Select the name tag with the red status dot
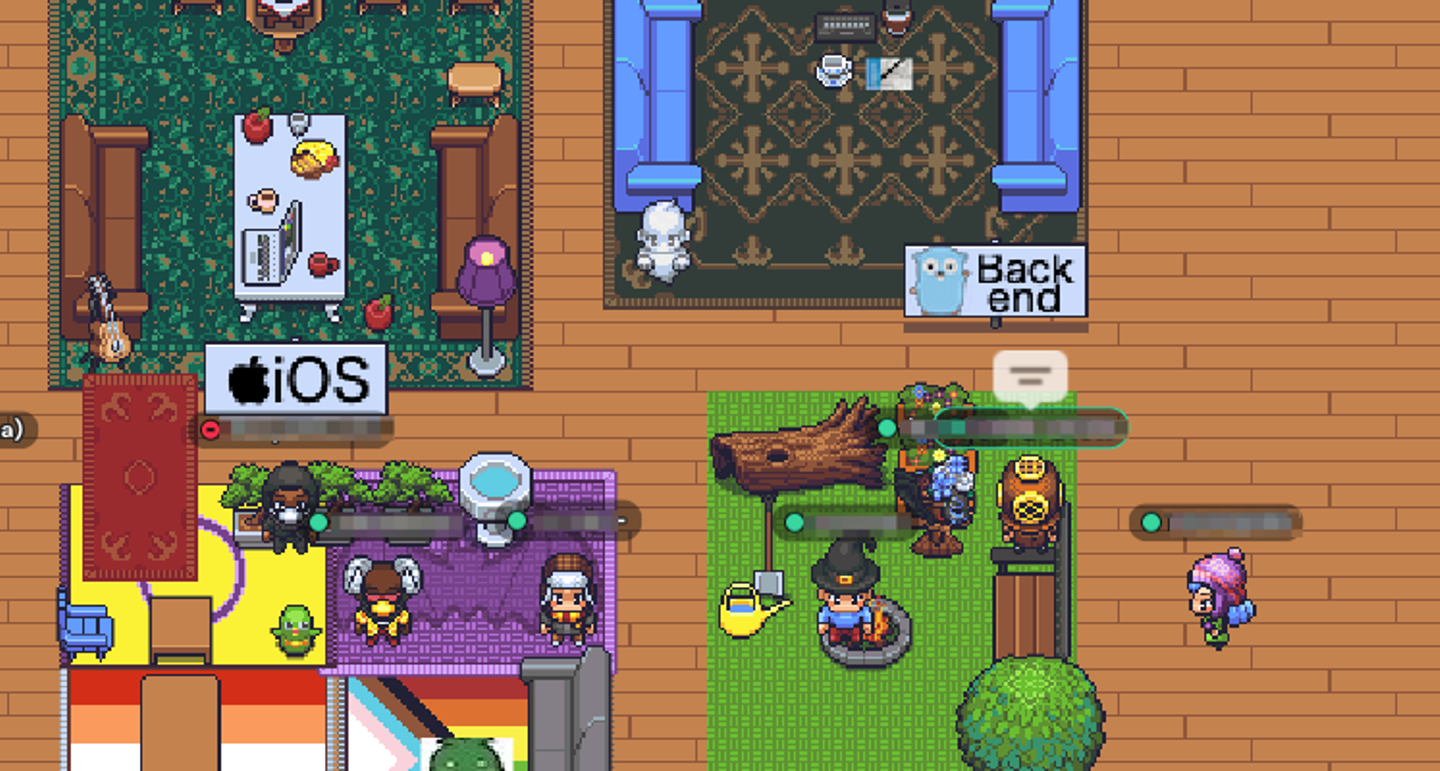The height and width of the screenshot is (771, 1440). tap(292, 430)
